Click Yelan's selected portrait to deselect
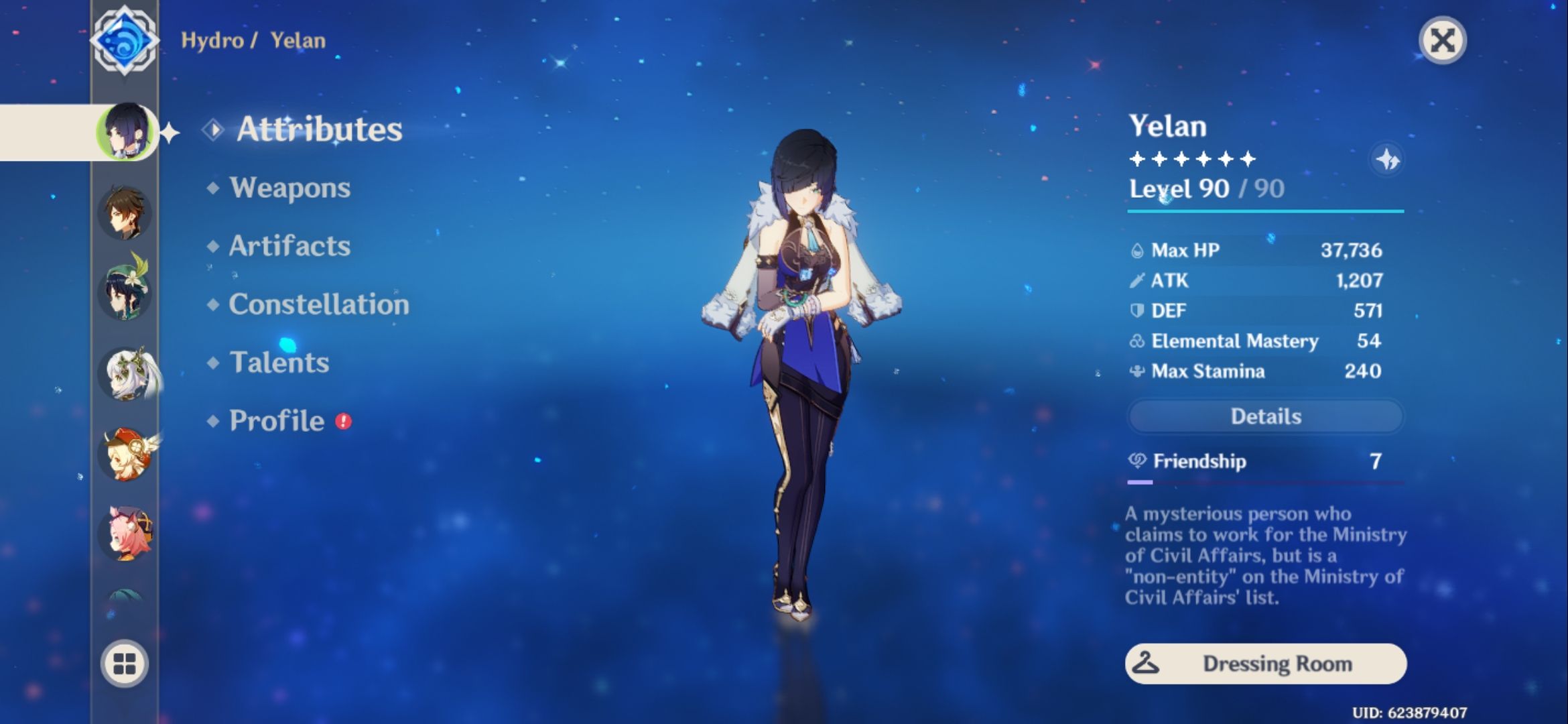Image resolution: width=1568 pixels, height=724 pixels. click(x=127, y=131)
